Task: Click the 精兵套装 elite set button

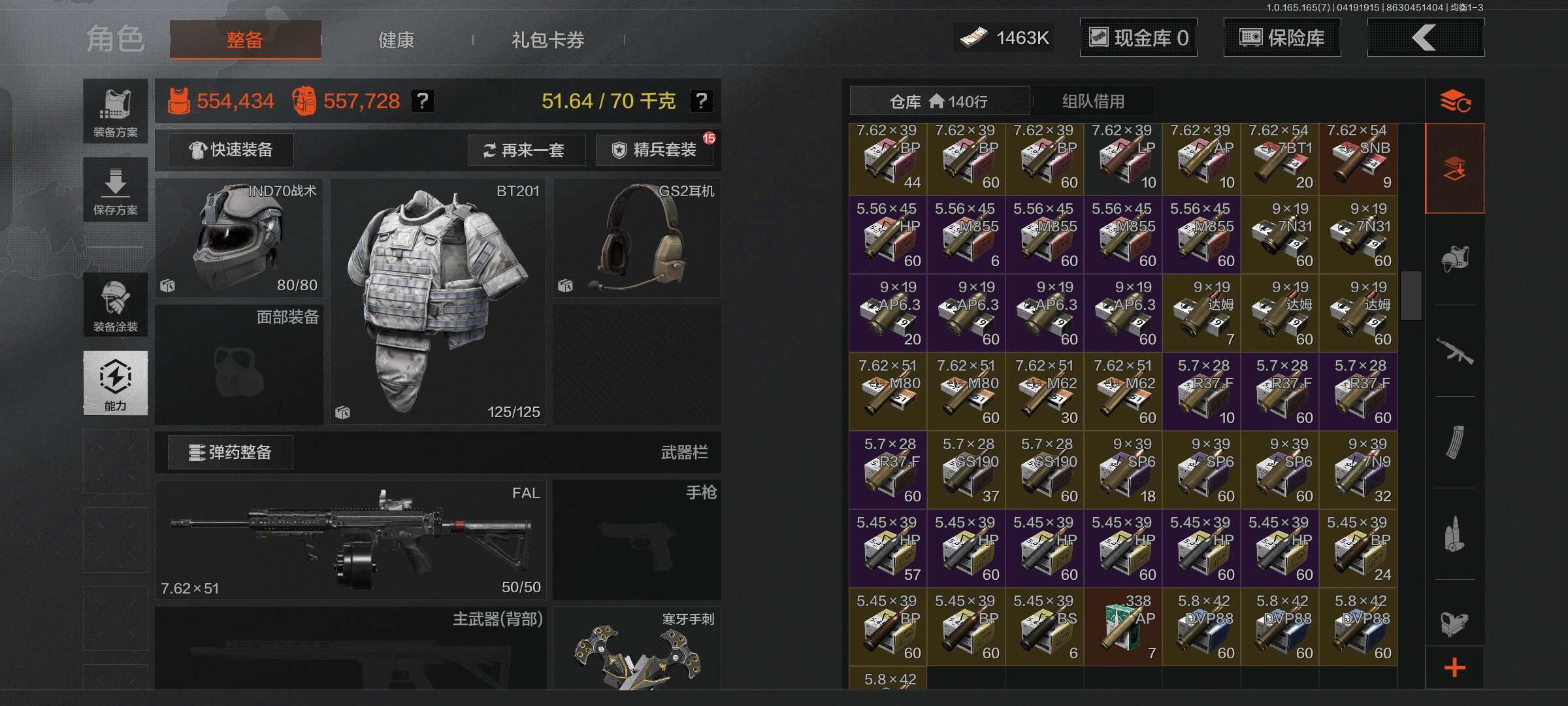Action: click(655, 150)
